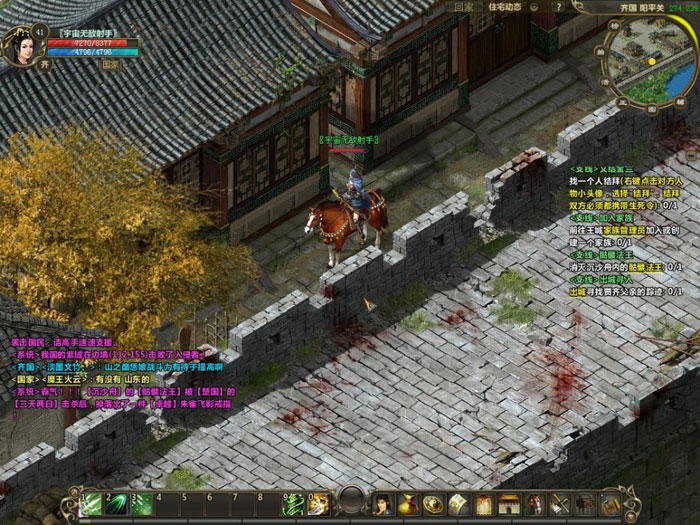Click the 回家 button in the top bar
The image size is (700, 525).
point(463,7)
